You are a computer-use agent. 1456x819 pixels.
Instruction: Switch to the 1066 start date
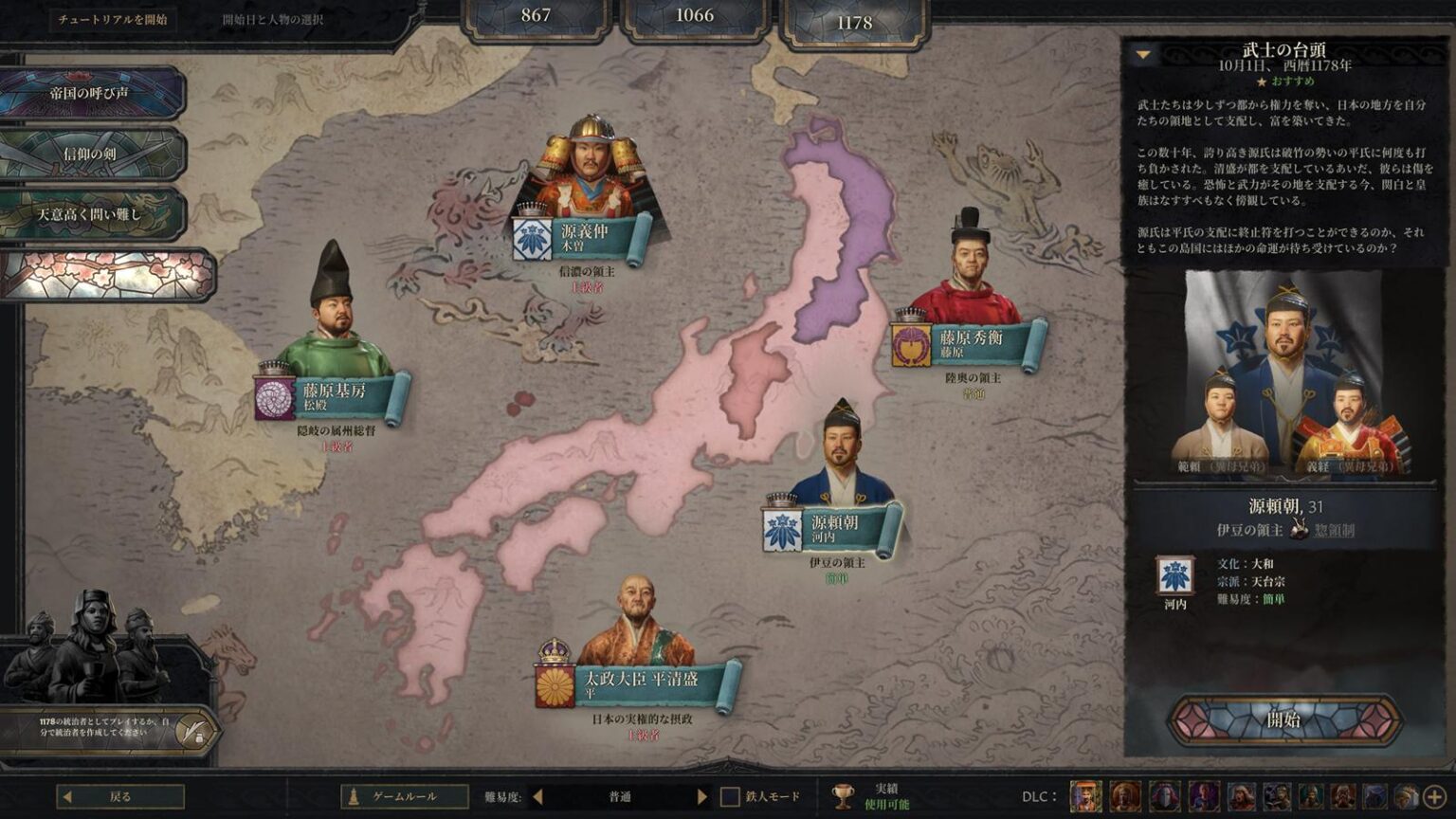(695, 16)
